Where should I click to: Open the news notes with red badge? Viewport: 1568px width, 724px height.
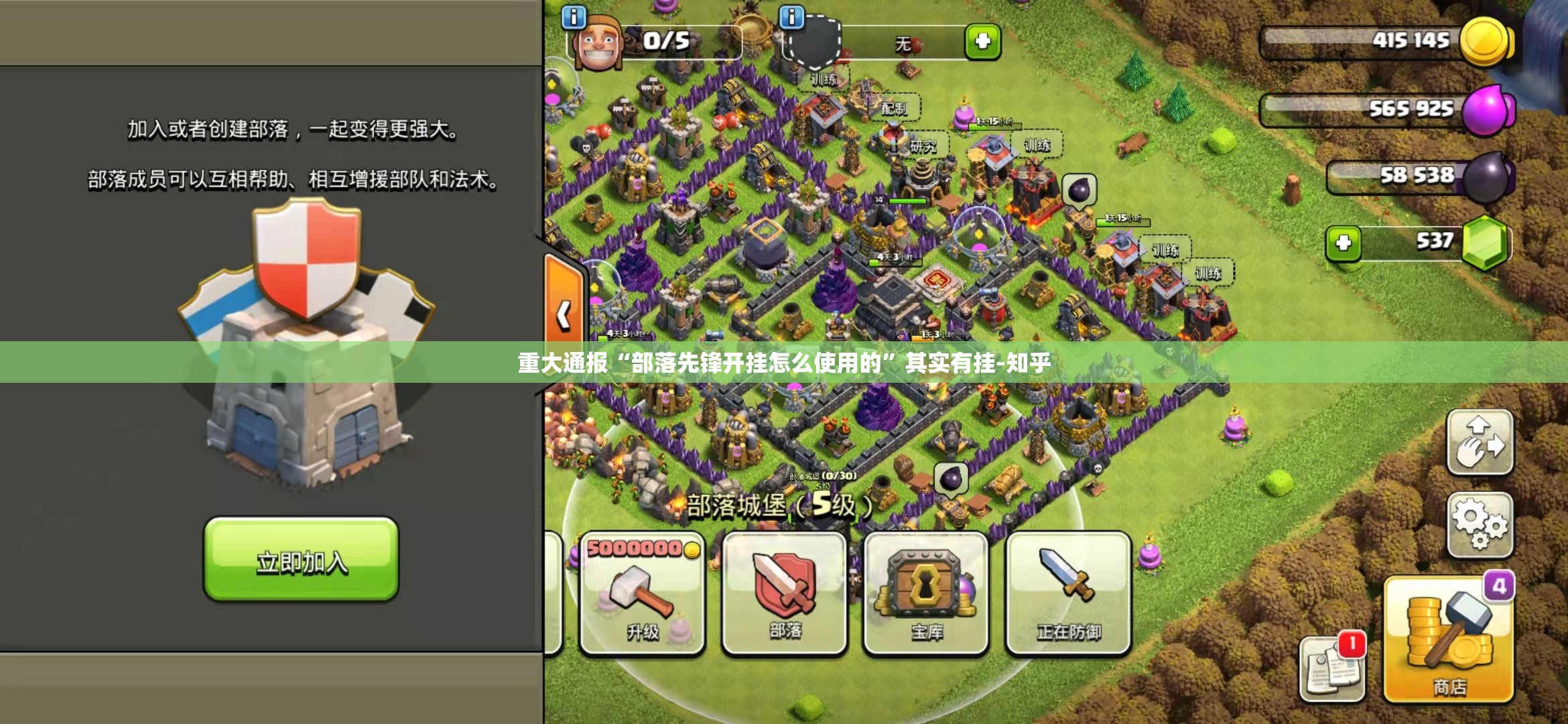1332,667
